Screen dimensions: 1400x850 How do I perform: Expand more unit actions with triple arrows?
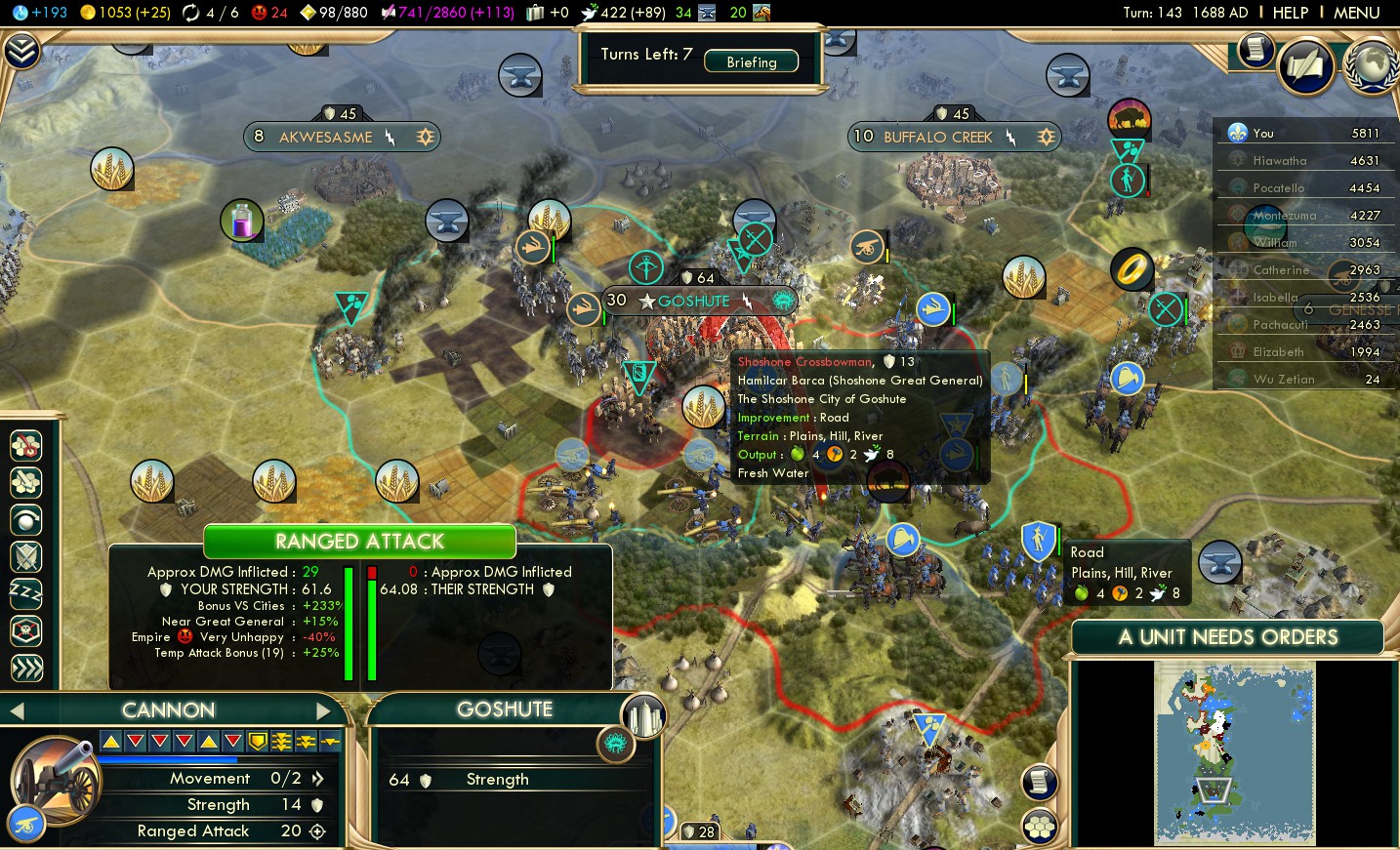(26, 668)
